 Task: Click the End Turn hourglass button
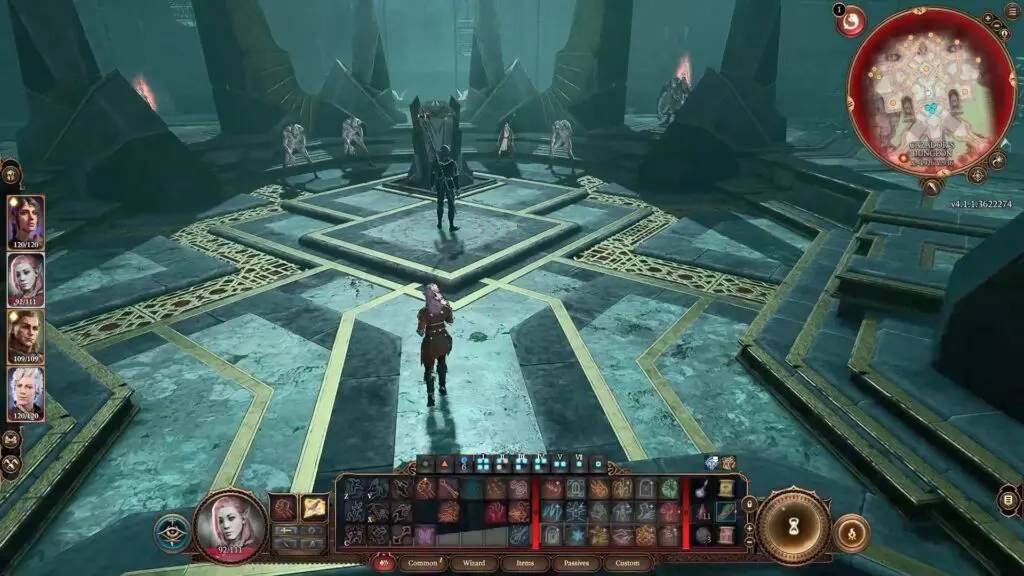click(x=793, y=526)
